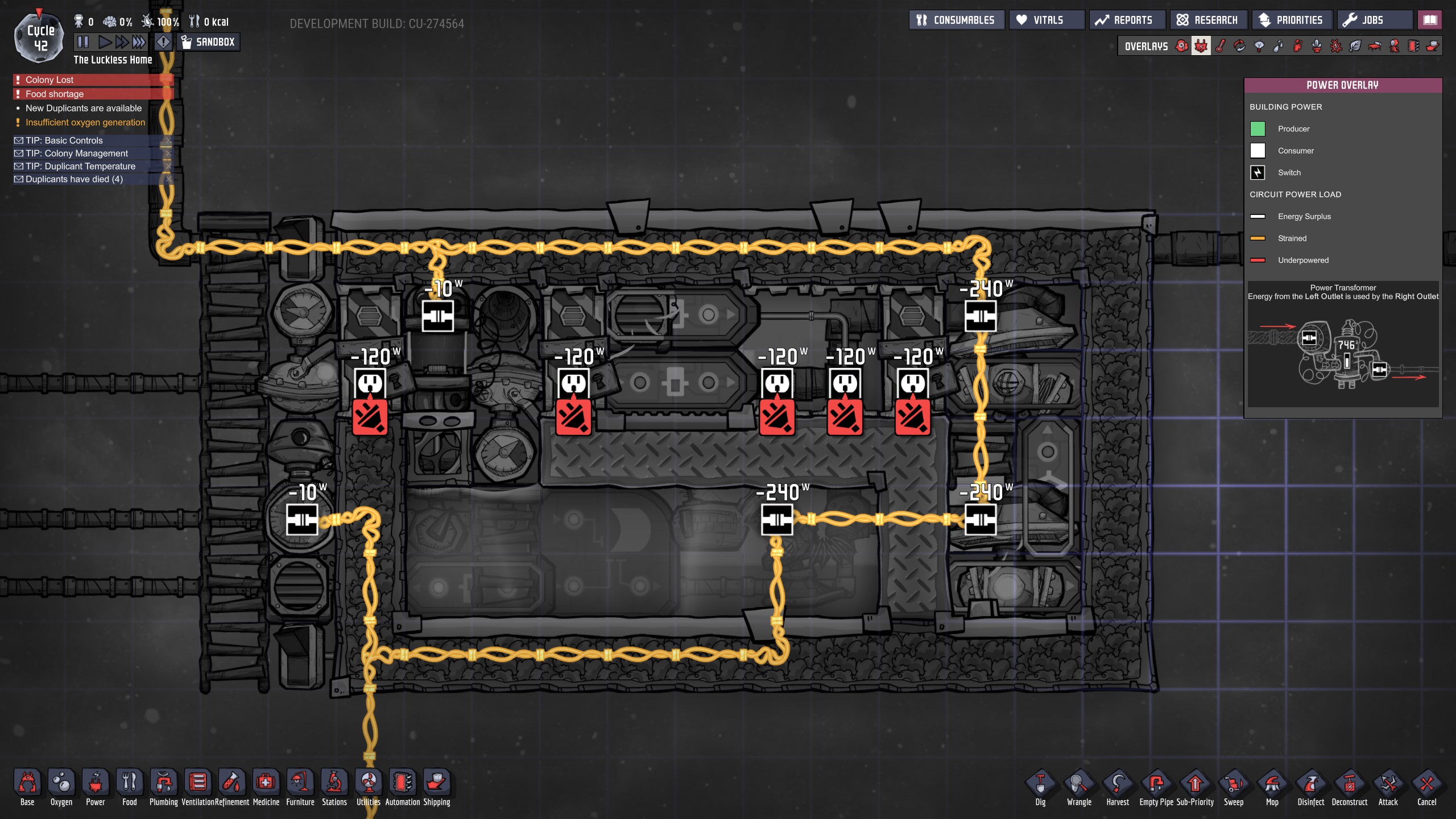
Task: Open the Light overlay
Action: click(x=1258, y=45)
